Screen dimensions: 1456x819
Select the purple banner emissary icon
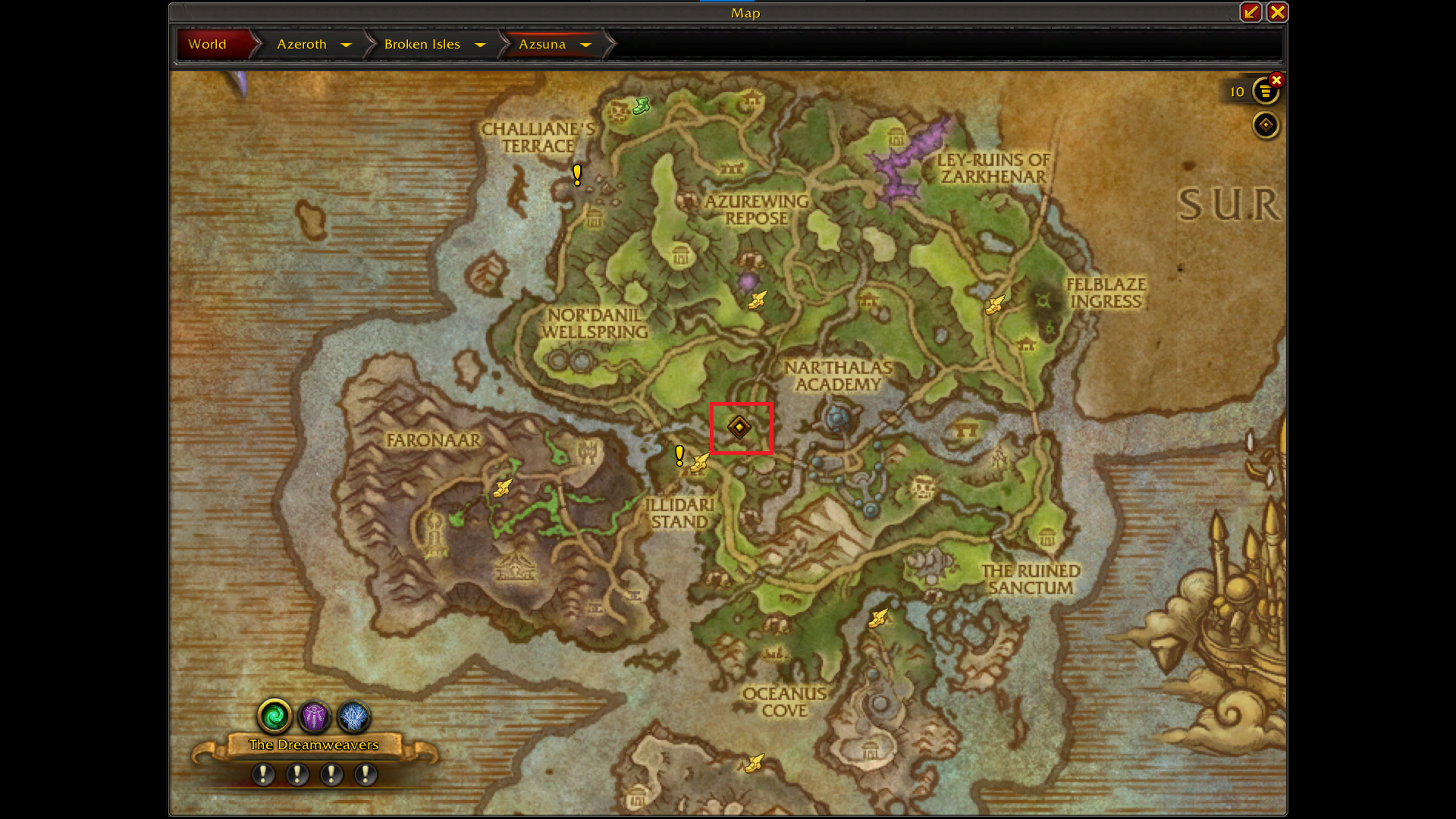pos(314,715)
